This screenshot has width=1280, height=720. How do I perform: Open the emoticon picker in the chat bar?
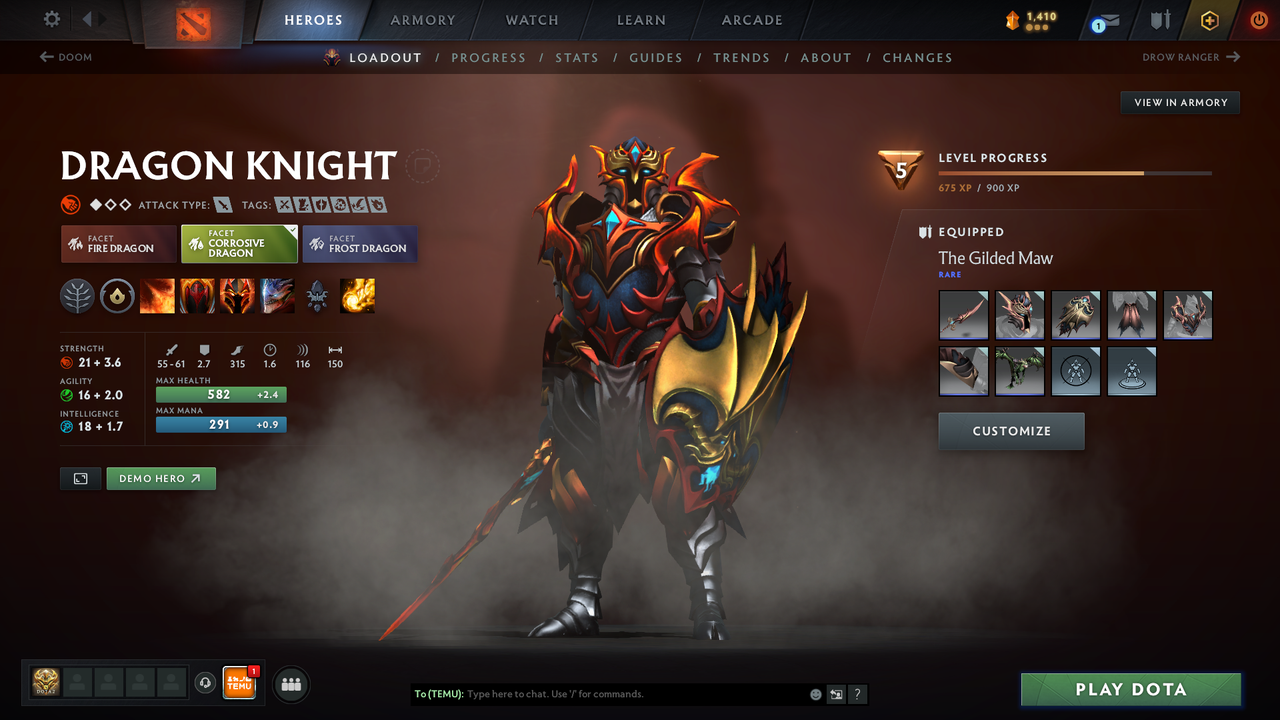815,693
